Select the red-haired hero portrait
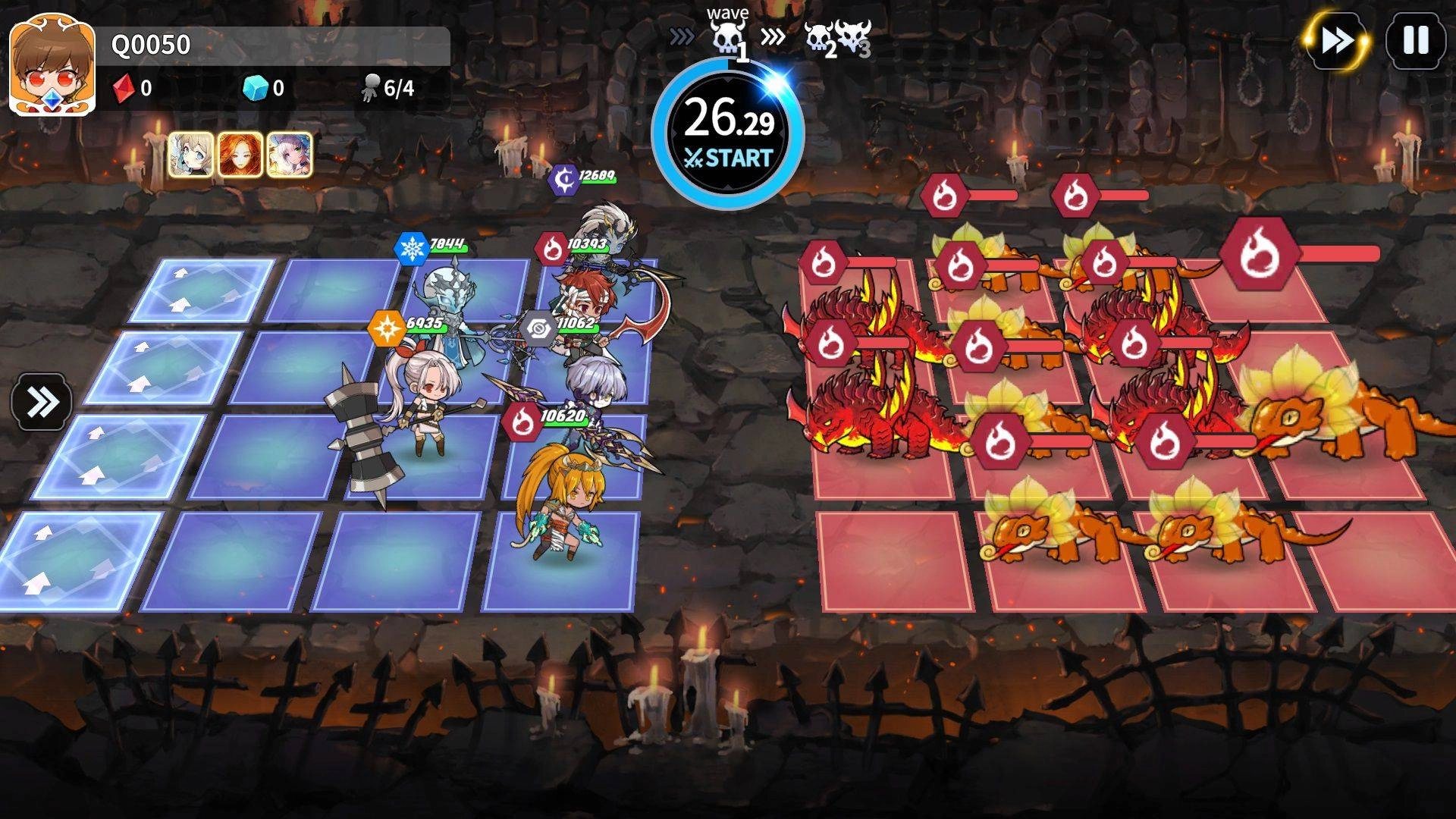 [240, 155]
